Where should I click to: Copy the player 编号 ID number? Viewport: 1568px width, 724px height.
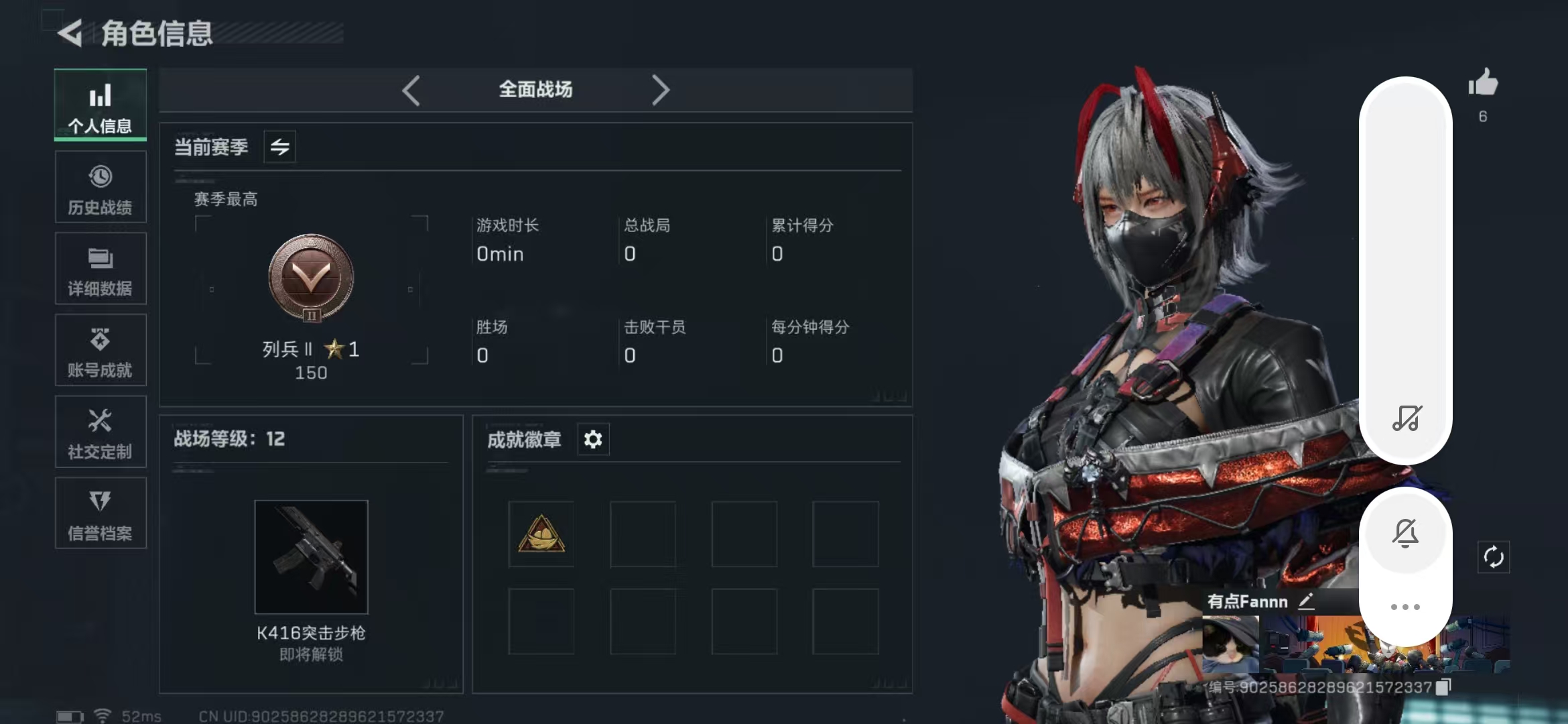(x=1443, y=686)
